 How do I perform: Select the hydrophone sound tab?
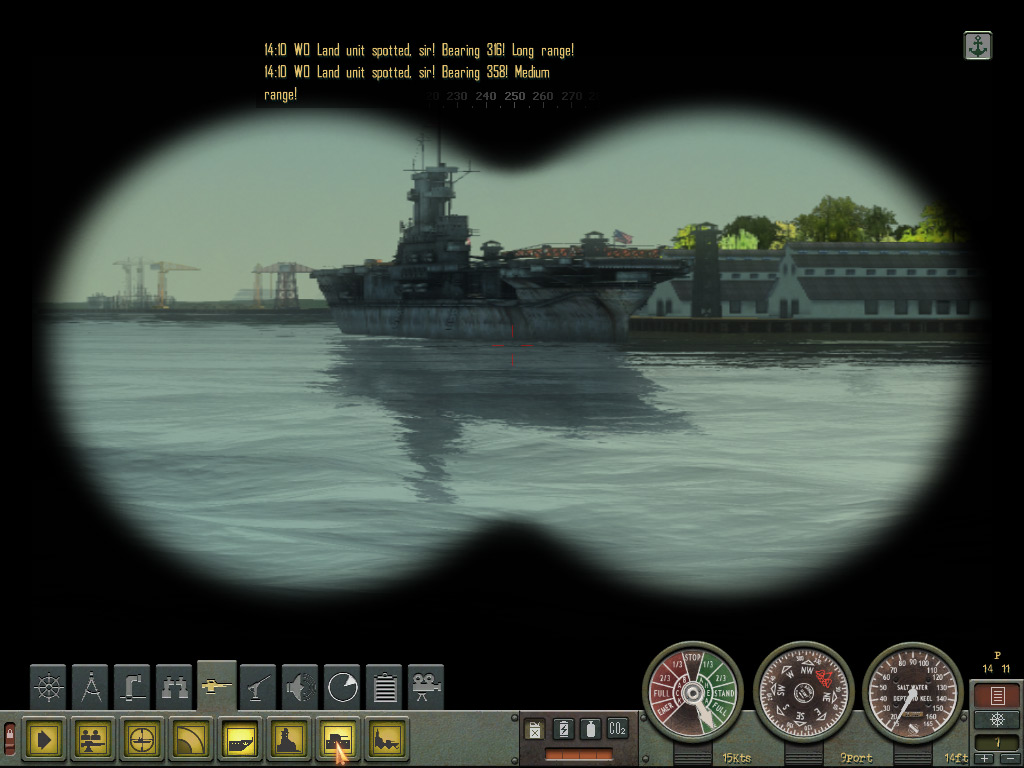tap(300, 688)
